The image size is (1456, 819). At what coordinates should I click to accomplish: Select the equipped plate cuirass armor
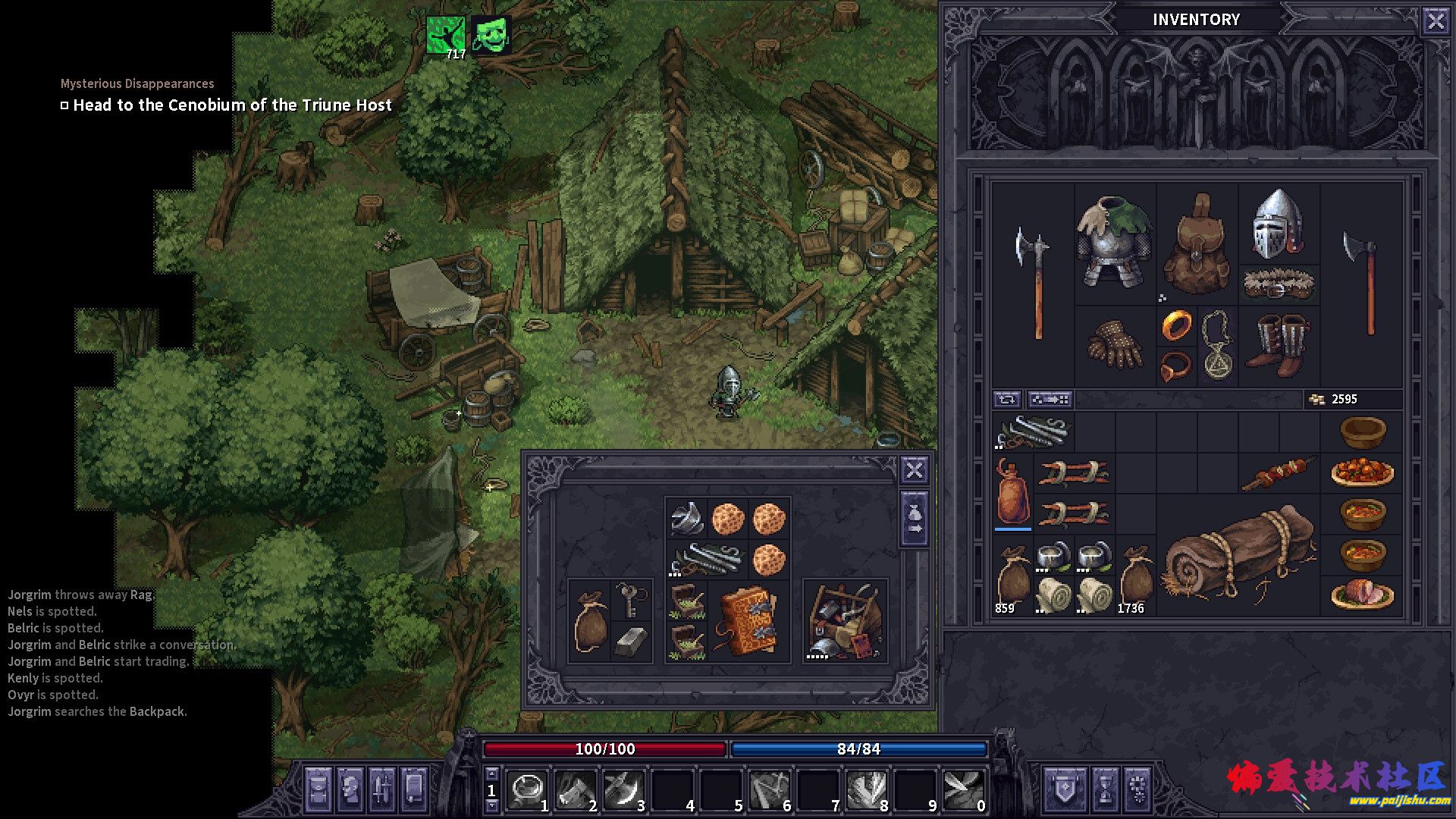(1114, 241)
